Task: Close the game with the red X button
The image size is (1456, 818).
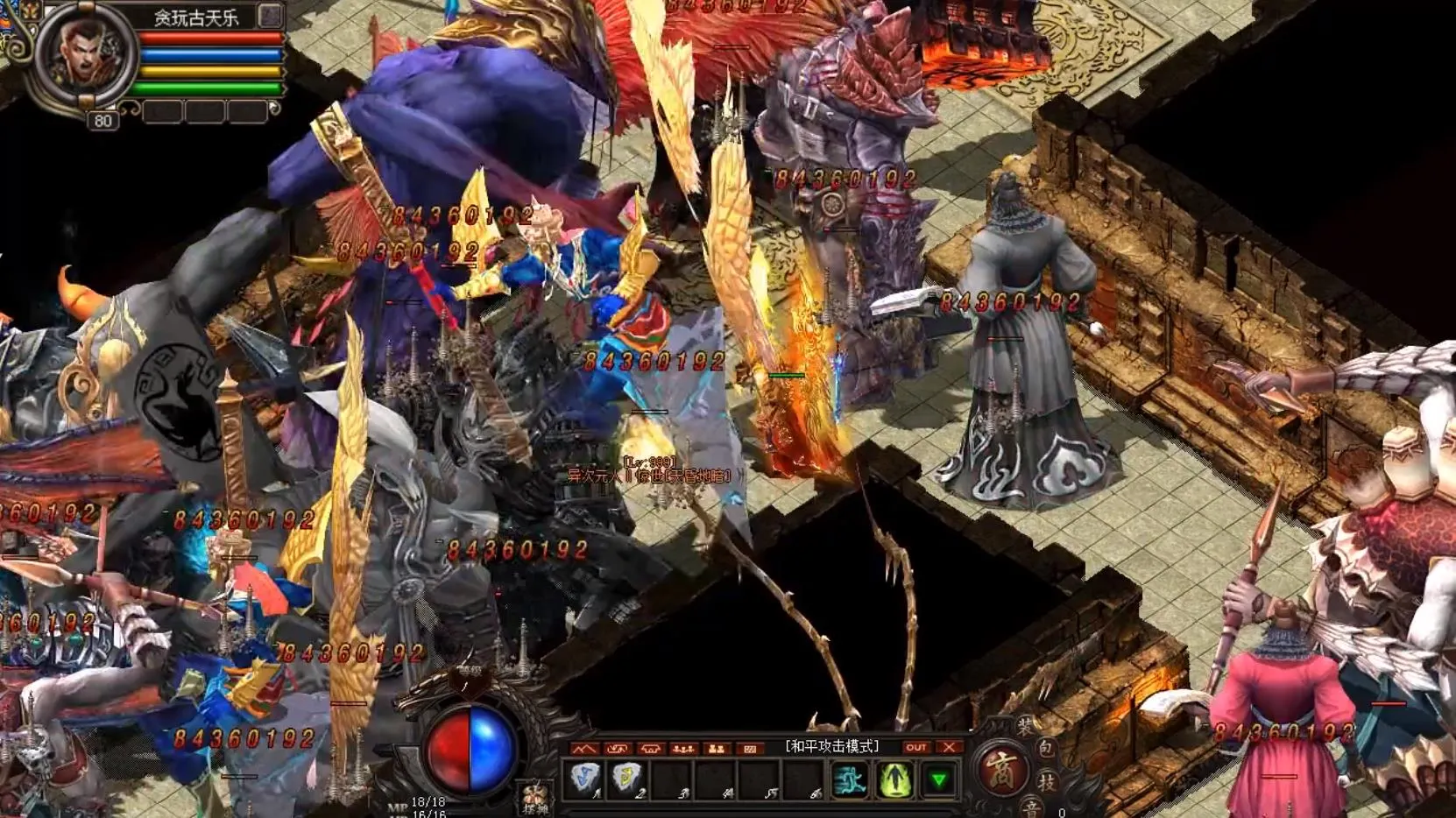Action: (949, 747)
